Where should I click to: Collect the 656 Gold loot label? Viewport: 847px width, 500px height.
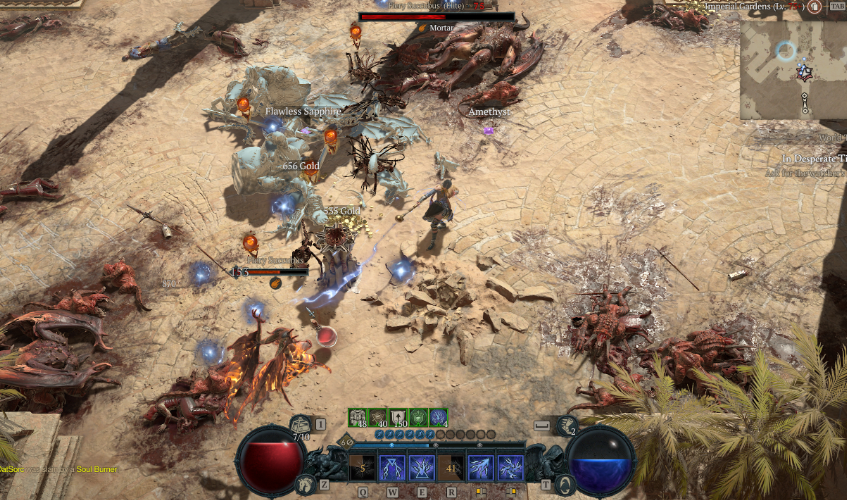300,165
